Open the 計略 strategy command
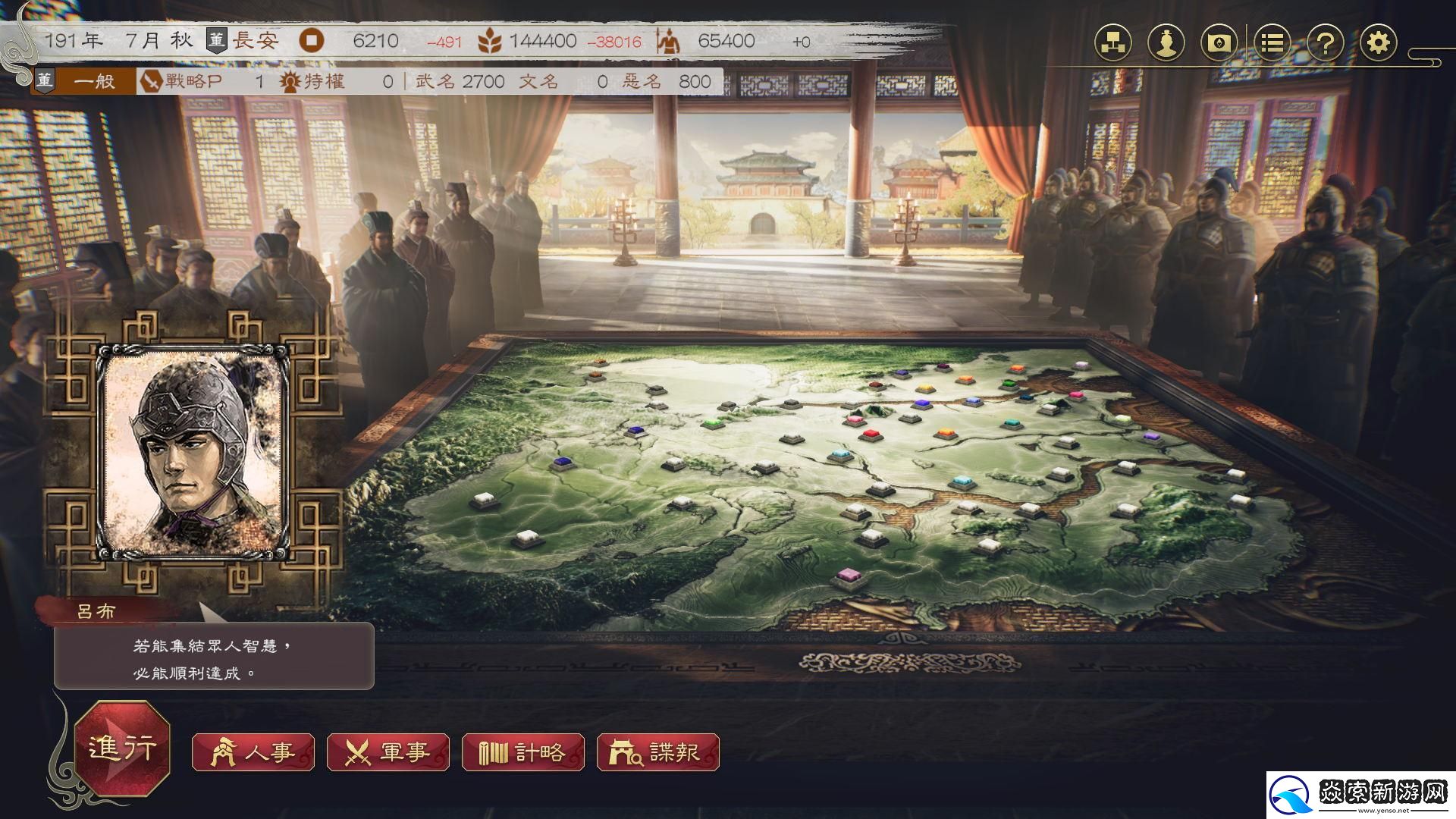The width and height of the screenshot is (1456, 819). pyautogui.click(x=525, y=753)
